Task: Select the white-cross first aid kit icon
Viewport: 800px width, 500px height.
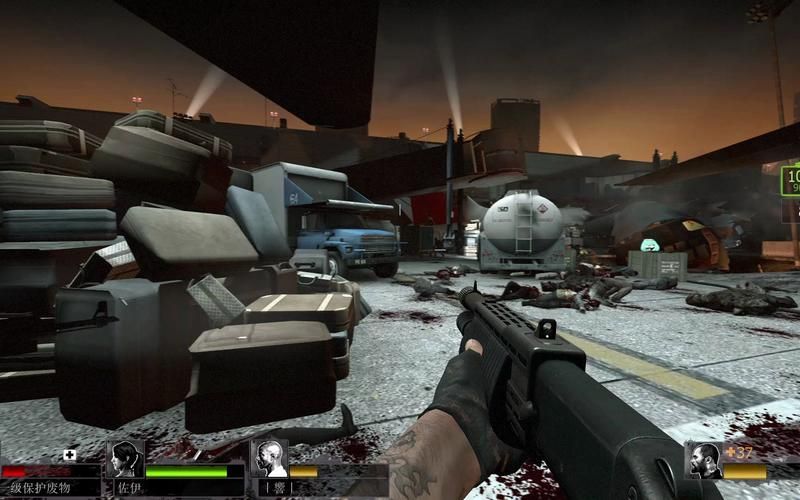Action: coord(69,454)
